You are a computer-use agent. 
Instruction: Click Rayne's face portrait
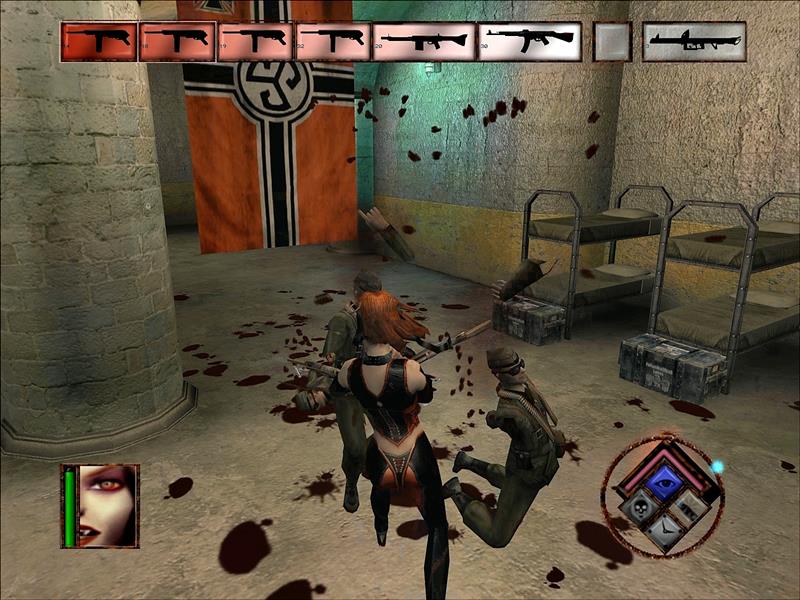[x=107, y=505]
